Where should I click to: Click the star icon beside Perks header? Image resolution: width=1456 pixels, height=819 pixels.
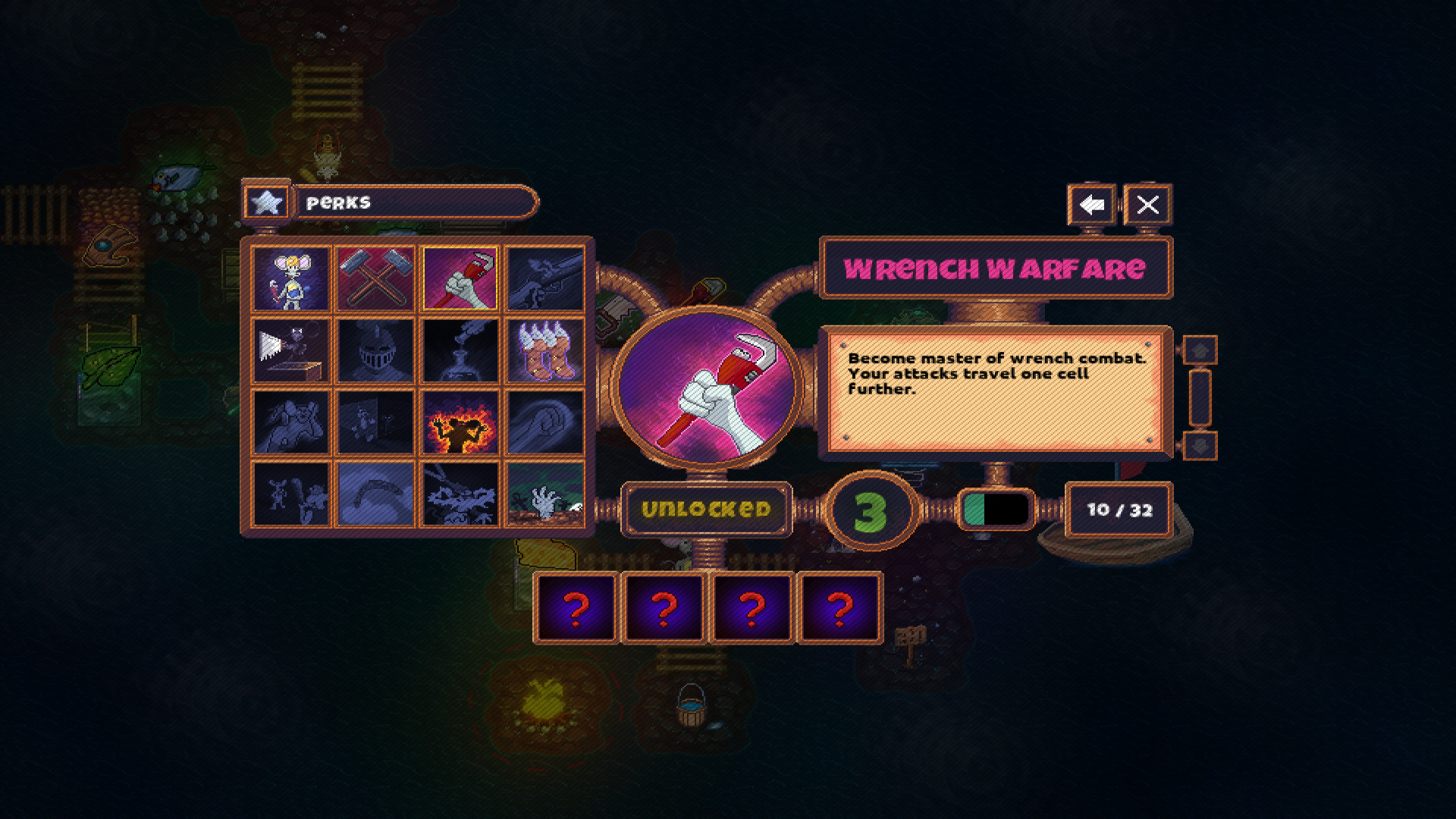point(266,202)
